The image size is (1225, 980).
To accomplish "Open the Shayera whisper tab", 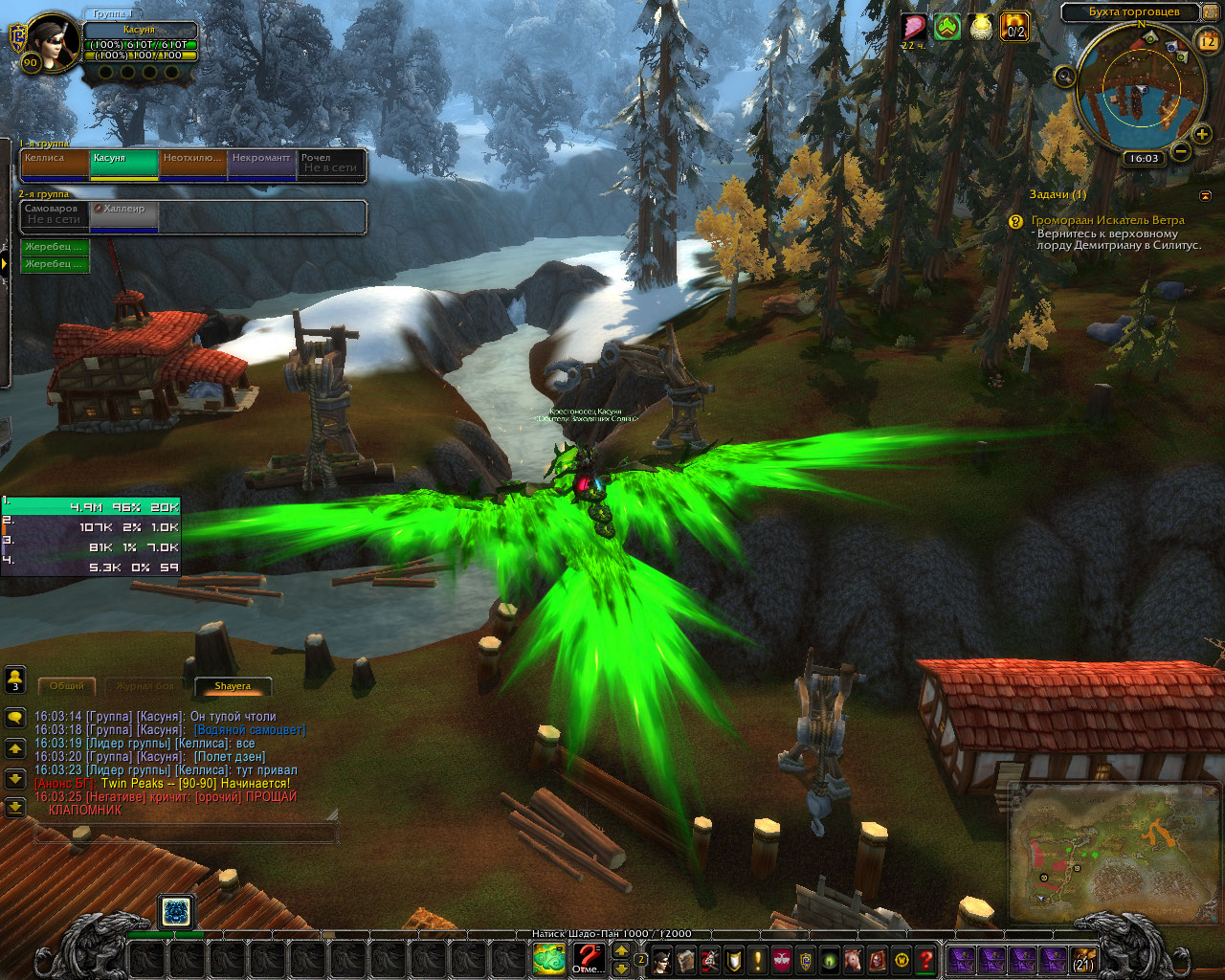I will click(233, 686).
